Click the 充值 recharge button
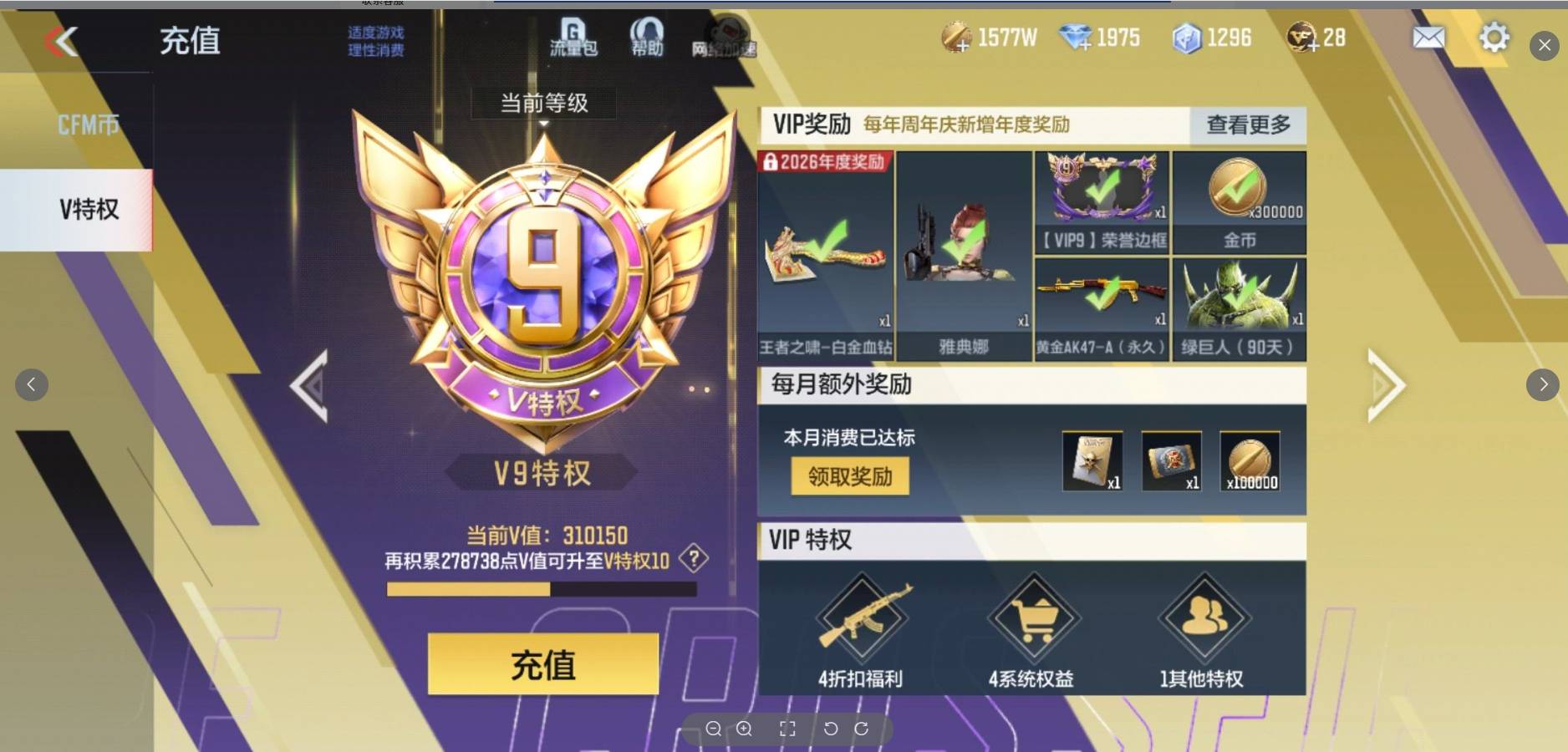1568x752 pixels. (542, 664)
